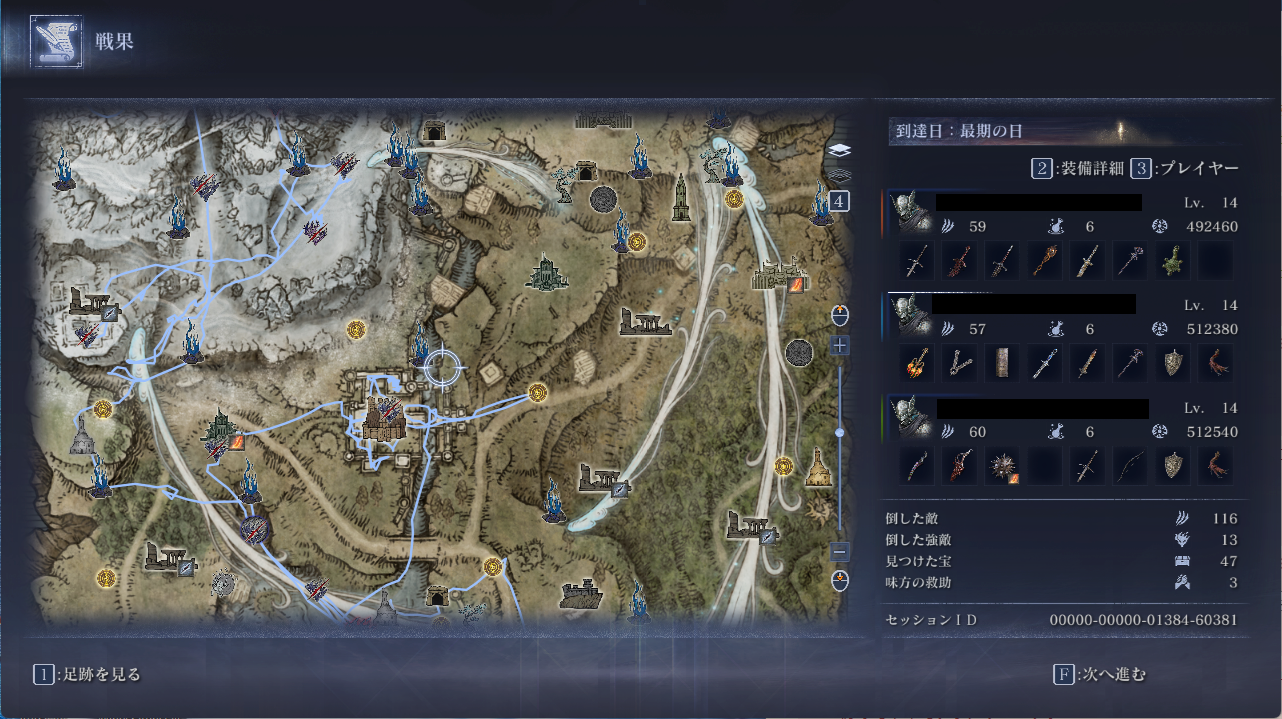Viewport: 1282px width, 719px height.
Task: Zoom out the map with the minus button
Action: (840, 551)
